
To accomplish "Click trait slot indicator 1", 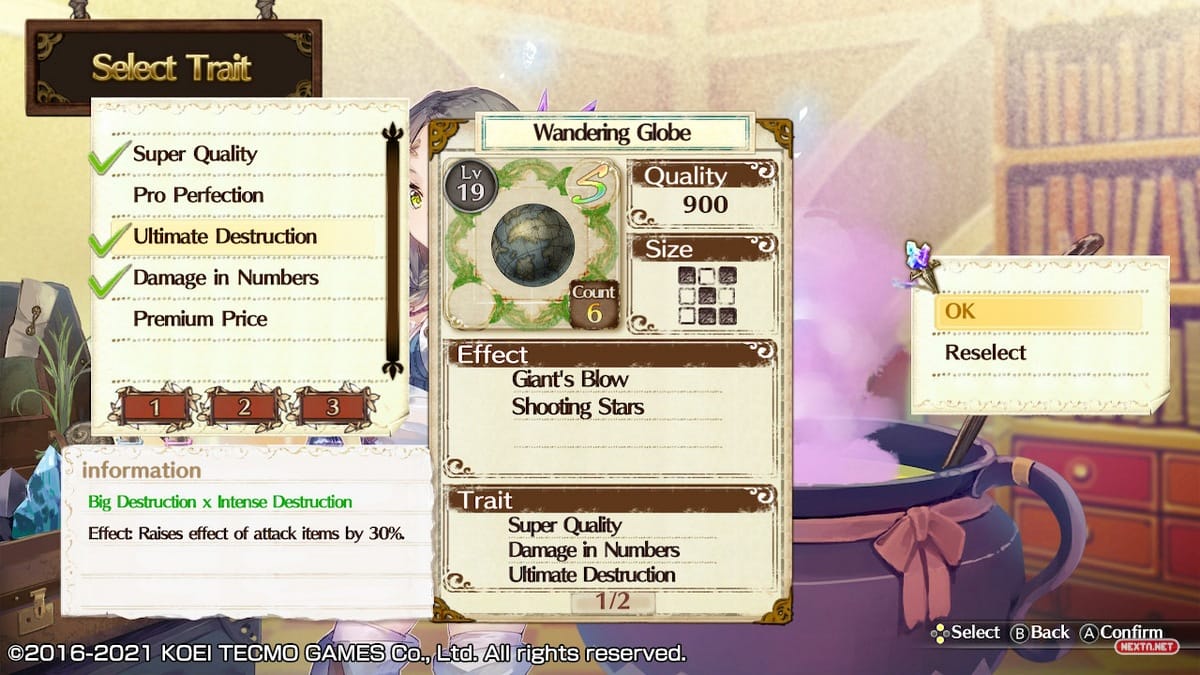I will [x=155, y=406].
